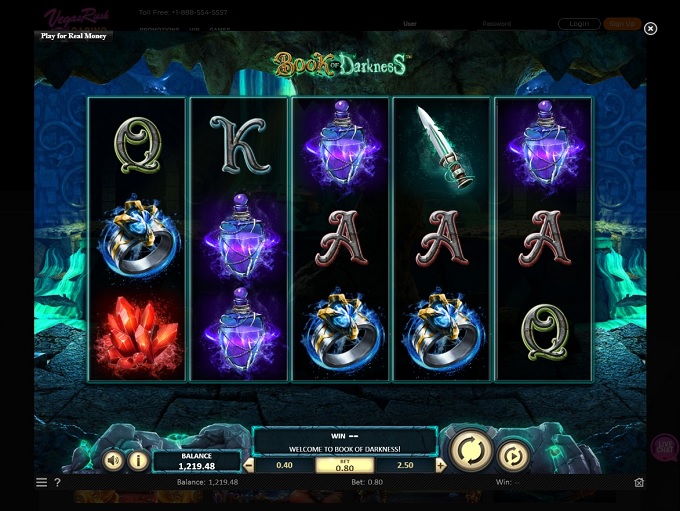
Task: Increase the bet with the plus arrow
Action: tap(441, 466)
